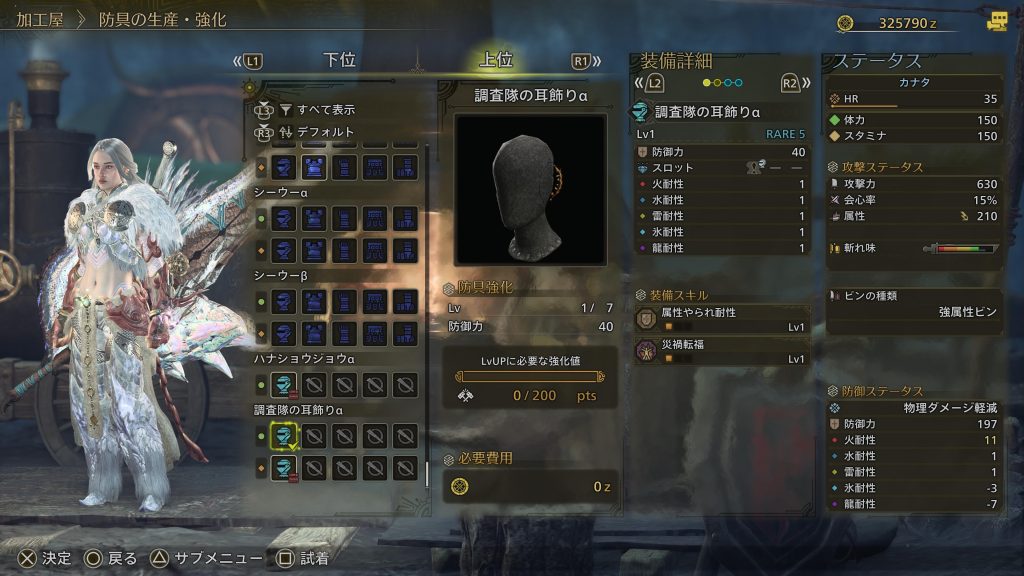Select the 災禍転福 skill entry
The height and width of the screenshot is (576, 1024).
722,351
